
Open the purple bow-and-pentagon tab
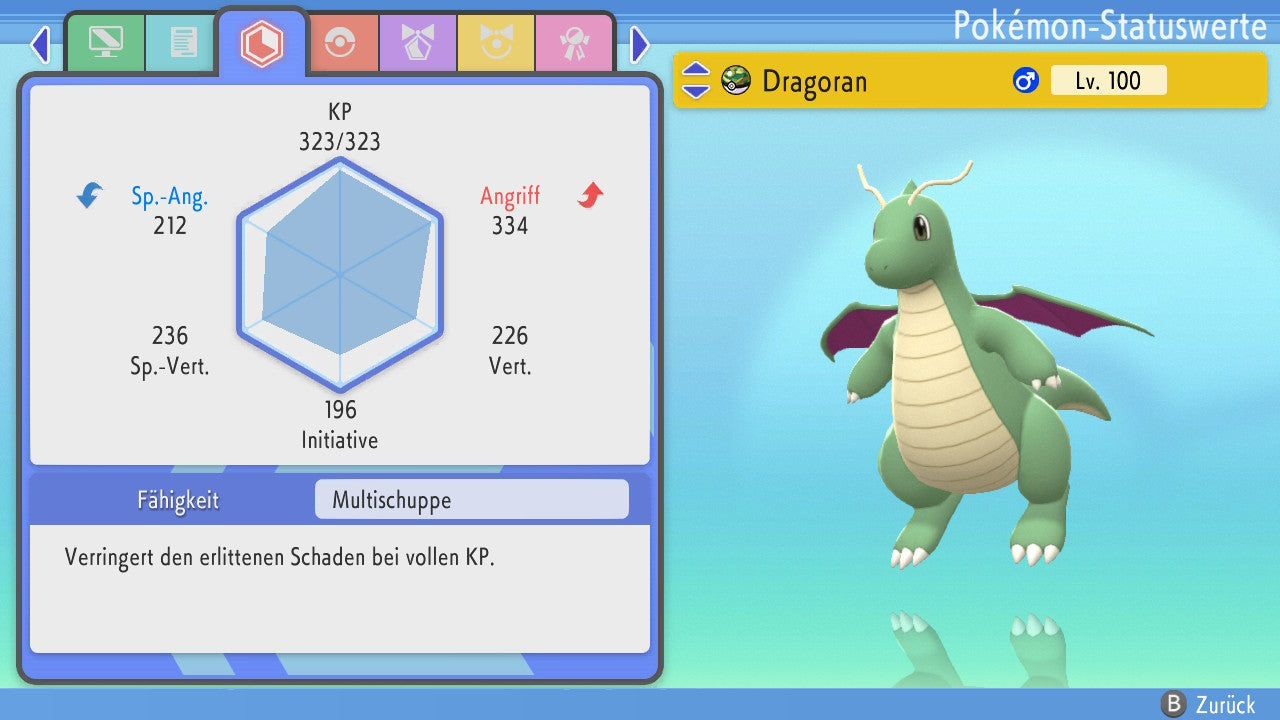[x=418, y=43]
